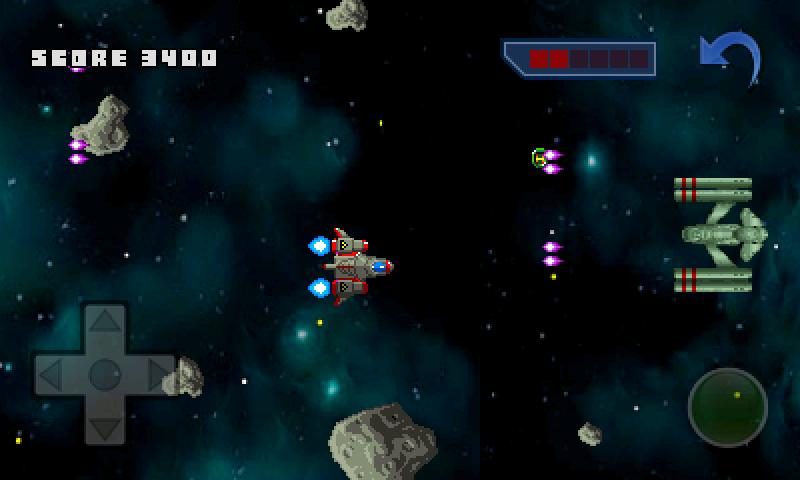Tap the blue curved back arrow
800x480 pixels.
point(729,58)
